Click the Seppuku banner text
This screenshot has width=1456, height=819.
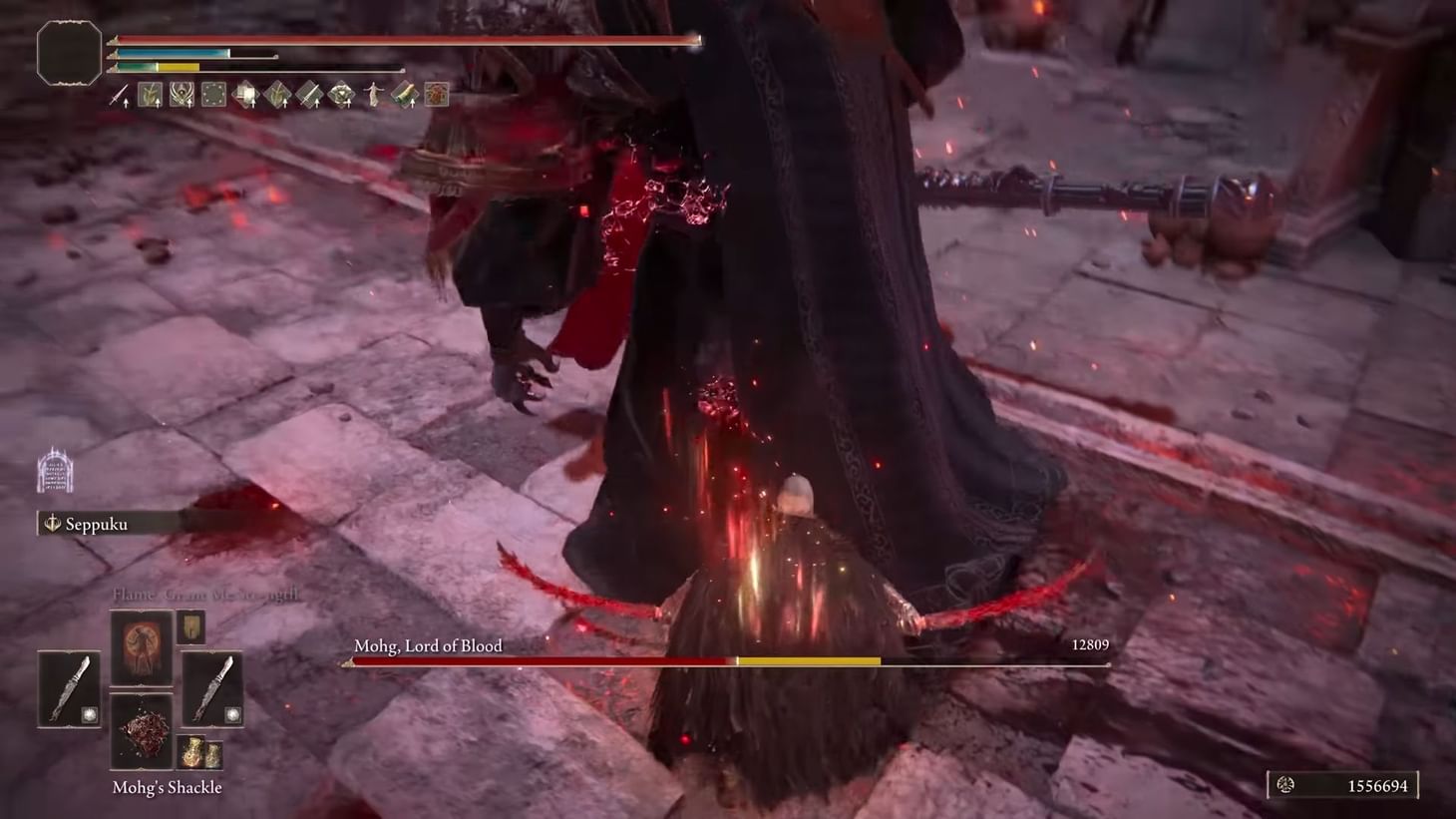click(x=95, y=524)
